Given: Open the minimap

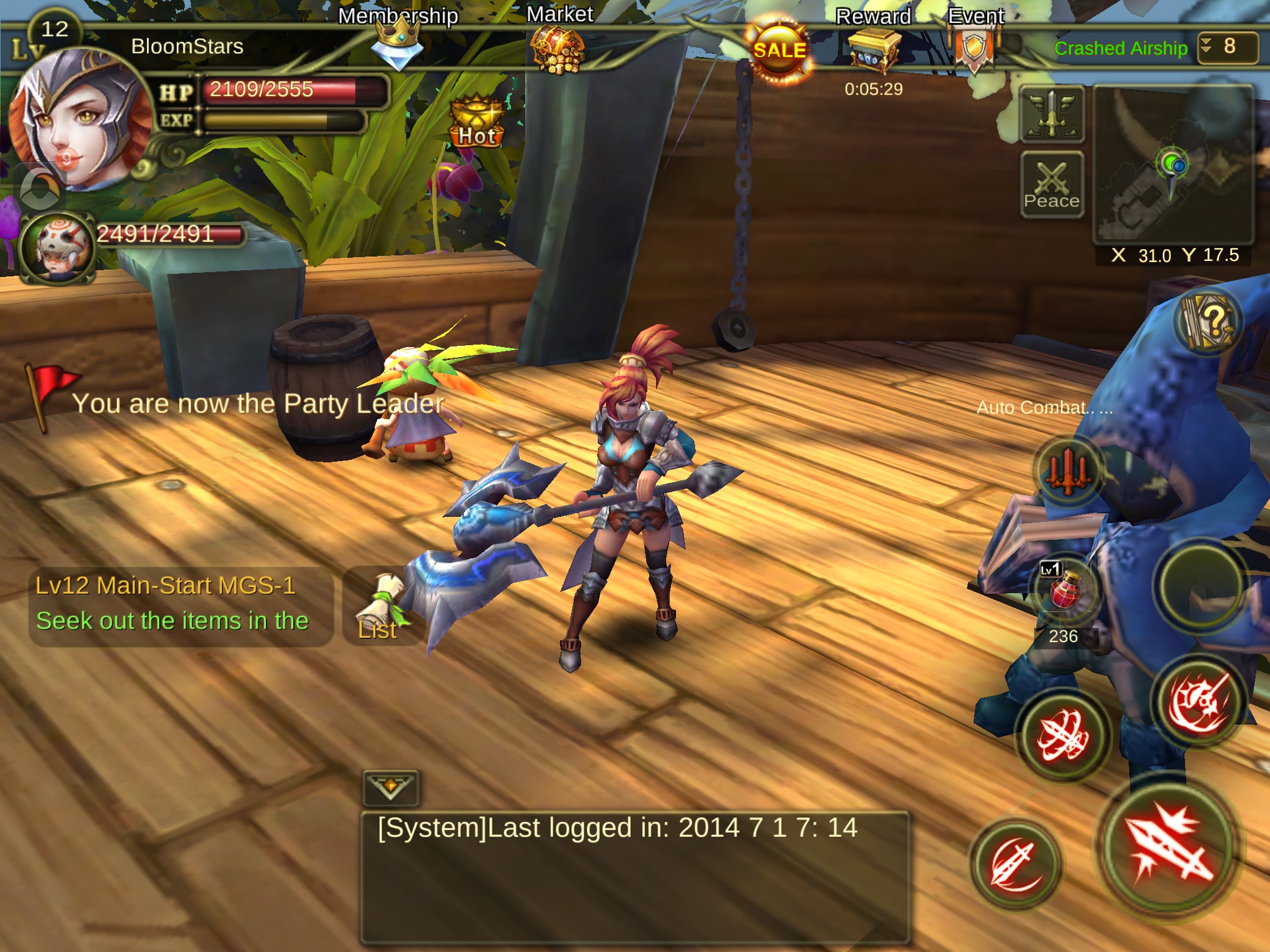Looking at the screenshot, I should click(x=1172, y=164).
